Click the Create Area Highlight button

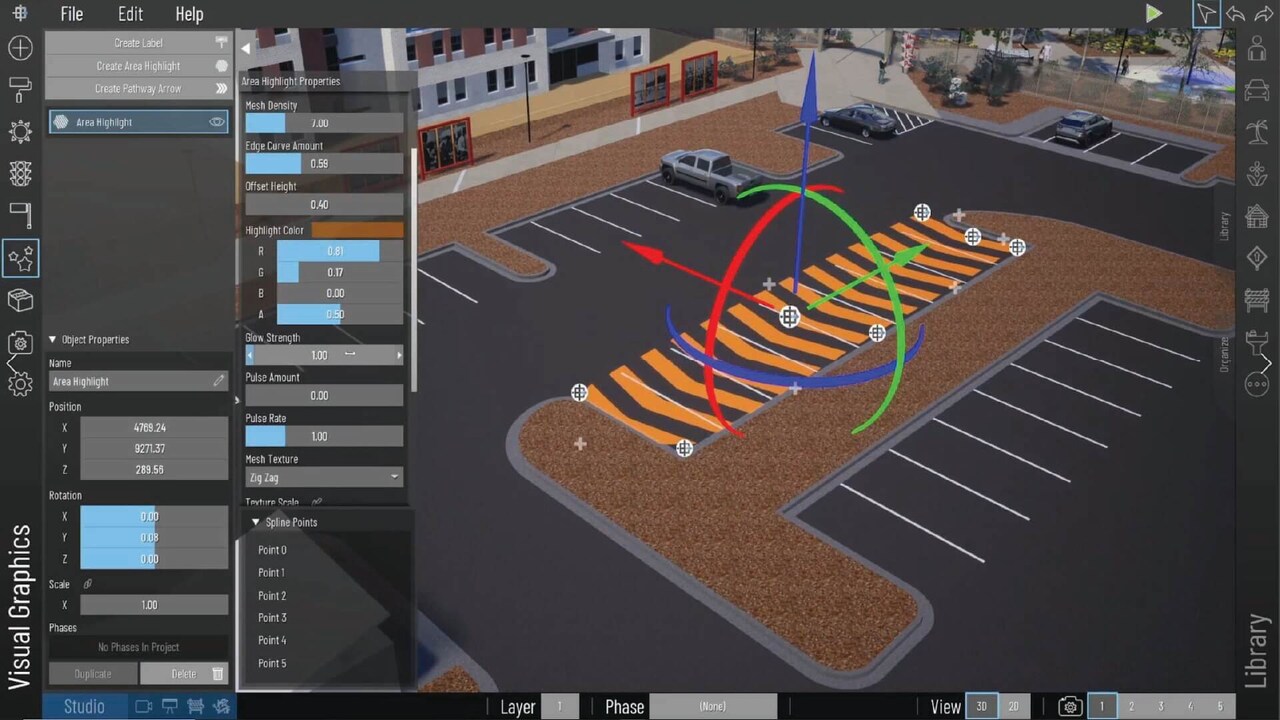pyautogui.click(x=138, y=66)
